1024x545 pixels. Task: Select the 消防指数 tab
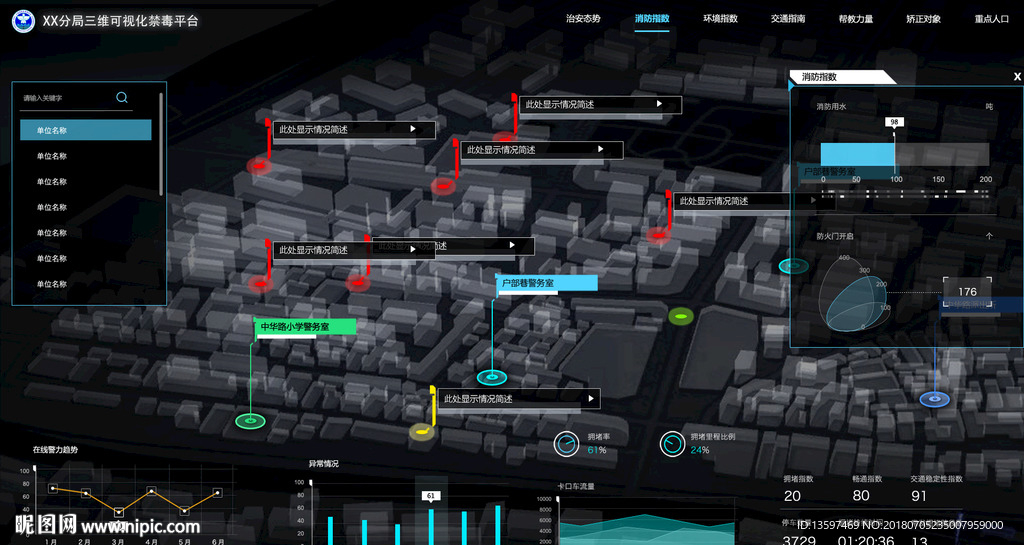[652, 19]
